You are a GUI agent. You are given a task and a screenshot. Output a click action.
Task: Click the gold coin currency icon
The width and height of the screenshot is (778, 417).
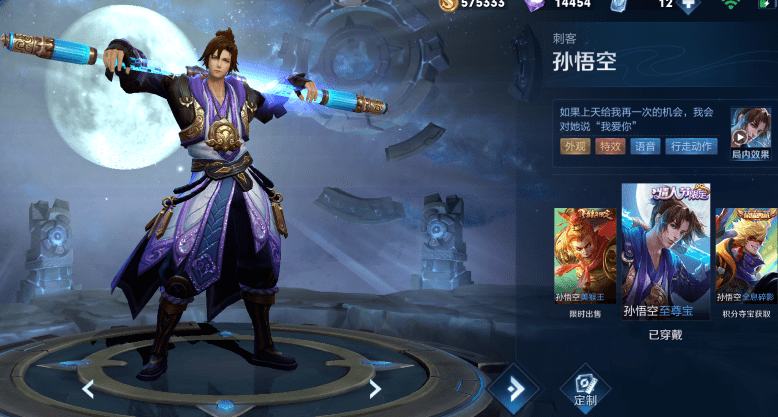449,5
